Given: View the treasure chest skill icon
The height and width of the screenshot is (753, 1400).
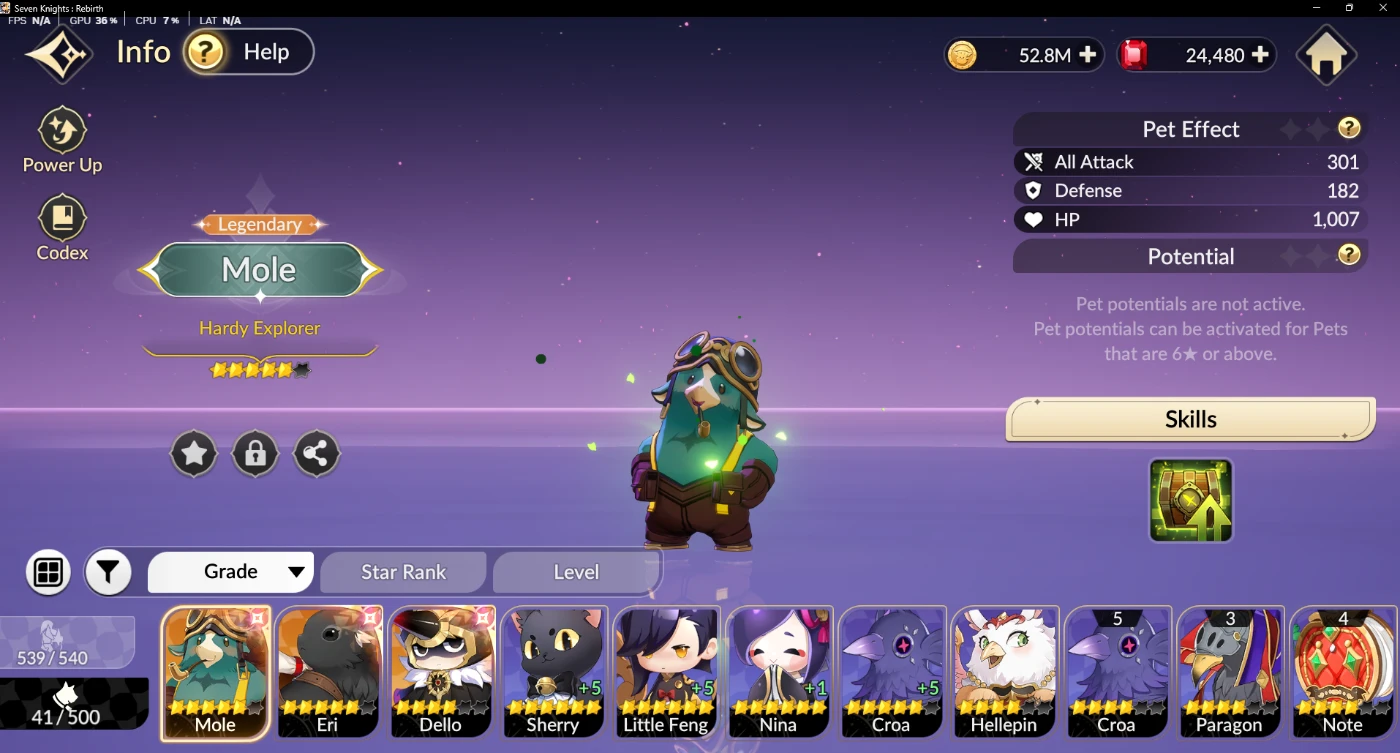Looking at the screenshot, I should pyautogui.click(x=1190, y=500).
